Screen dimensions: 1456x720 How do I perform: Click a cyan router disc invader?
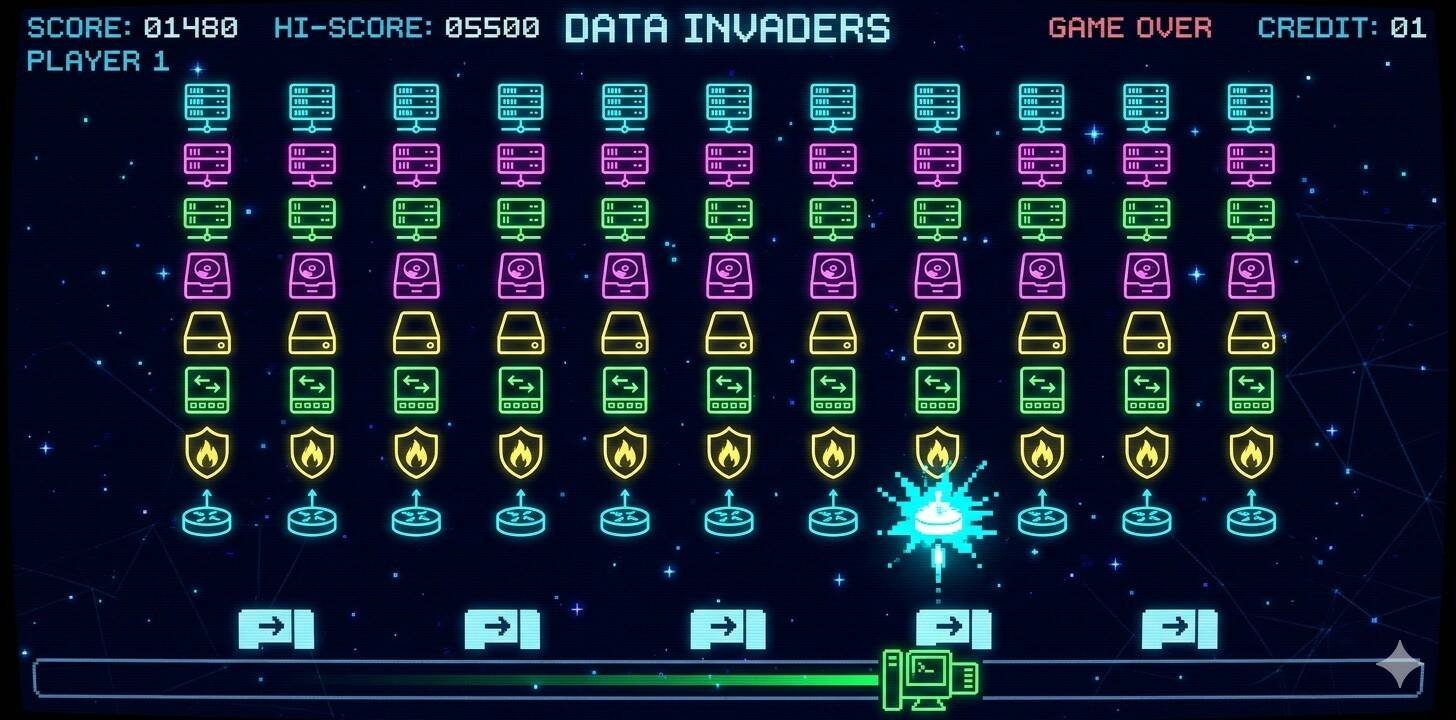311,518
